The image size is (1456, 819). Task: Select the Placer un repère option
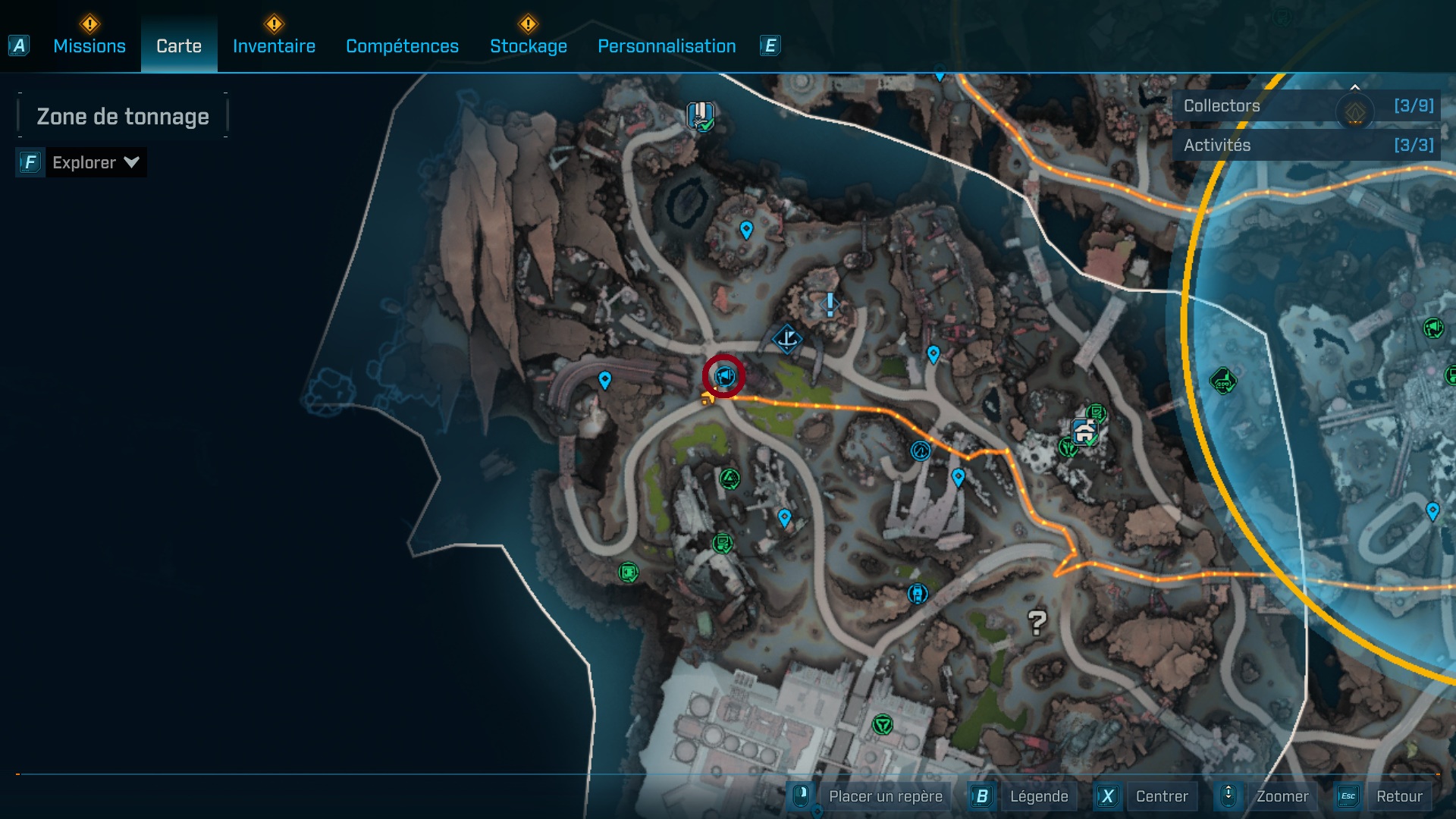click(x=885, y=796)
